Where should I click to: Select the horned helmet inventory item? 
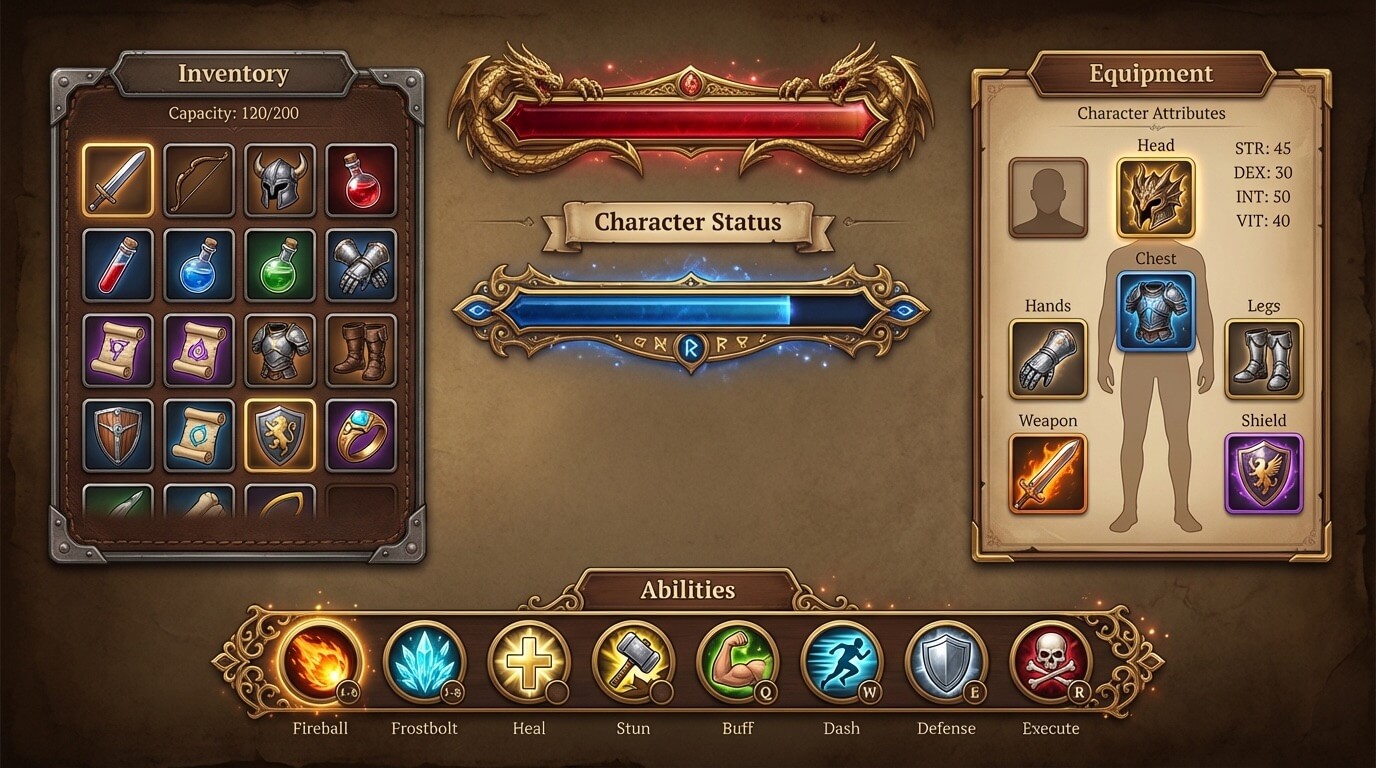[x=279, y=180]
